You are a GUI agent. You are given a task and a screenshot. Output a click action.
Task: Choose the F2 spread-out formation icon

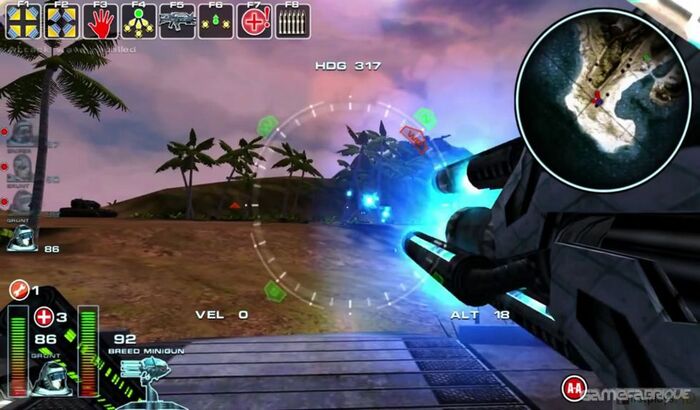(61, 21)
